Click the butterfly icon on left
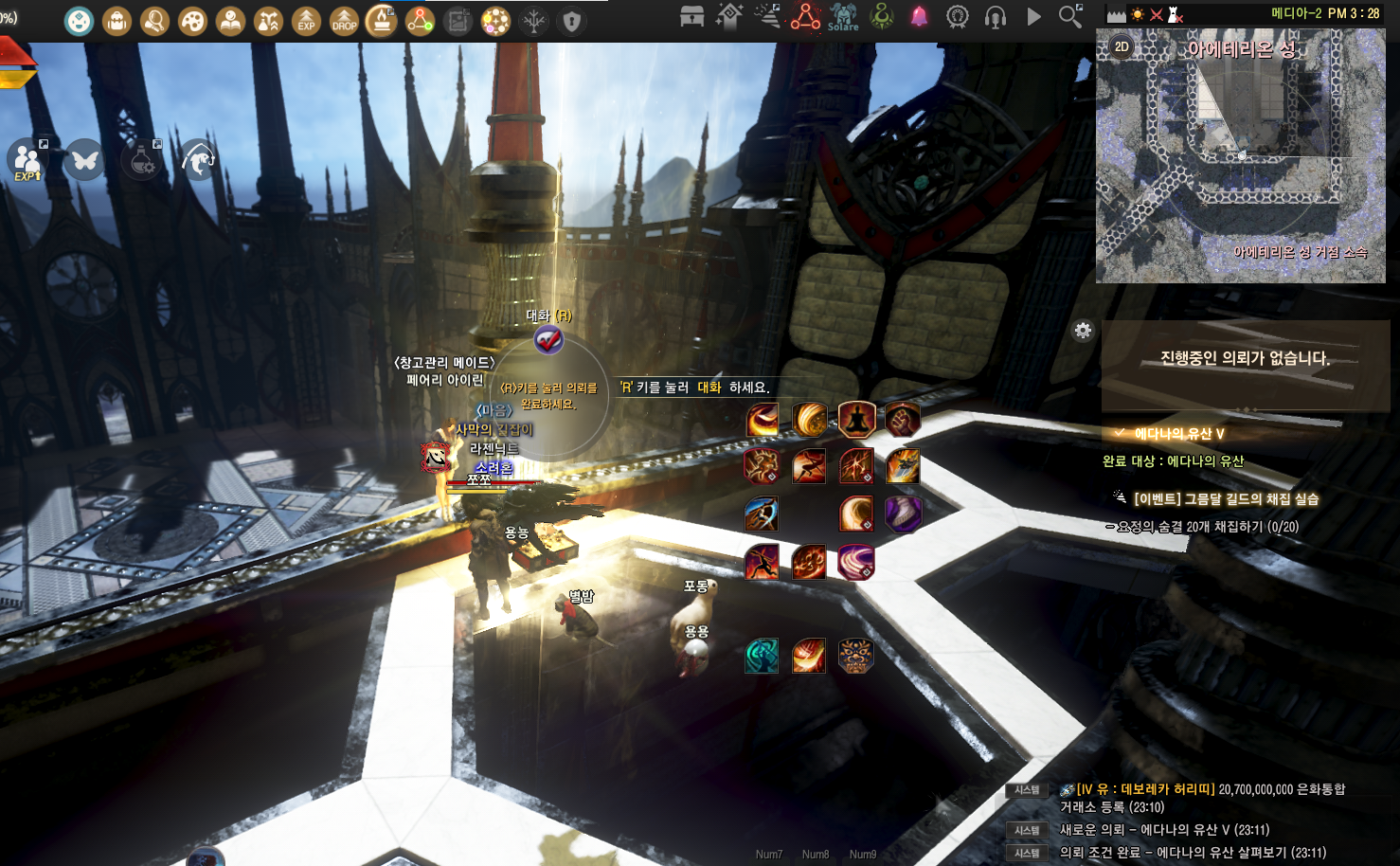 coord(84,160)
